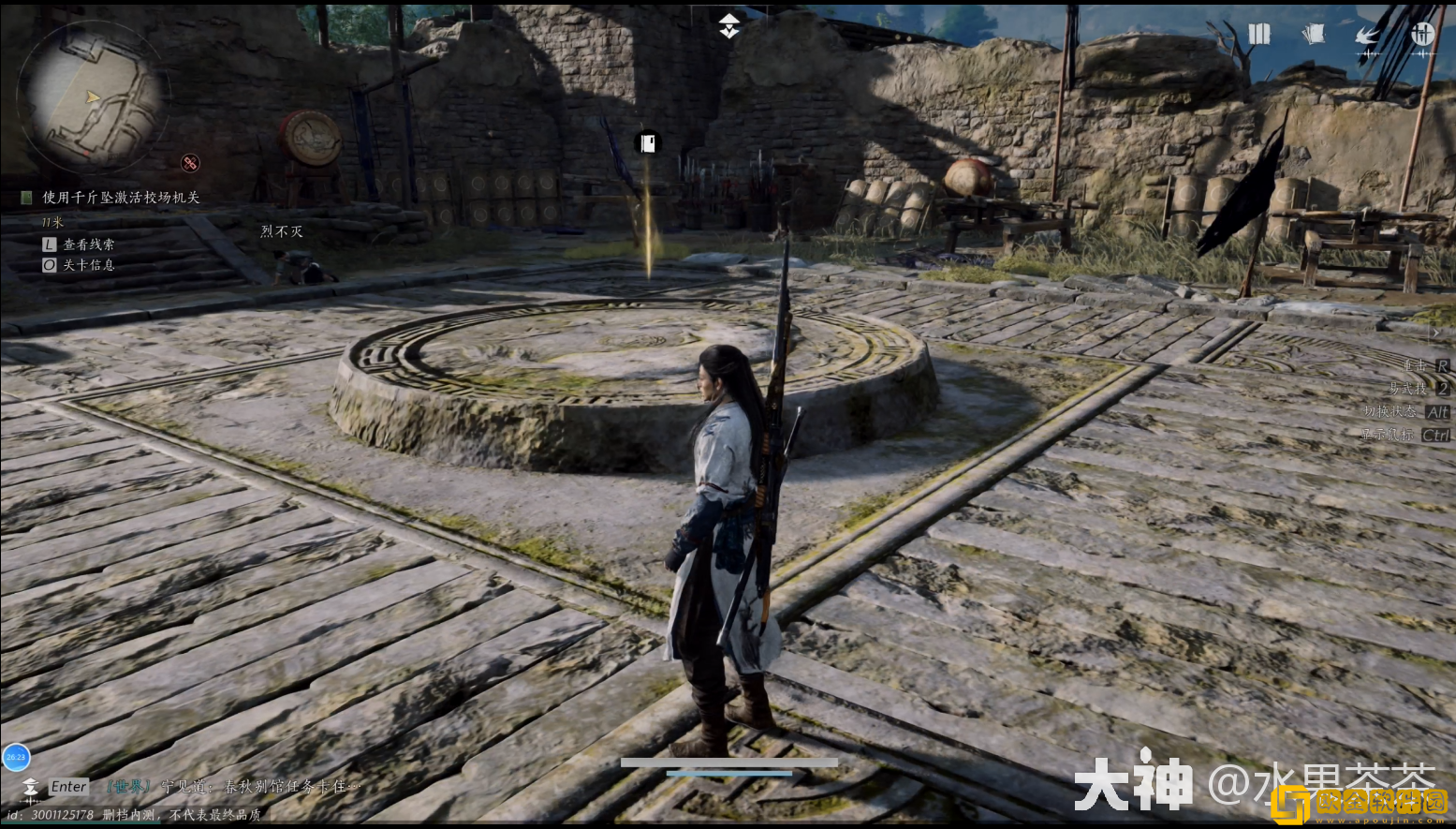Click the blue 26:23 timer bubble
The image size is (1456, 829).
(x=16, y=757)
